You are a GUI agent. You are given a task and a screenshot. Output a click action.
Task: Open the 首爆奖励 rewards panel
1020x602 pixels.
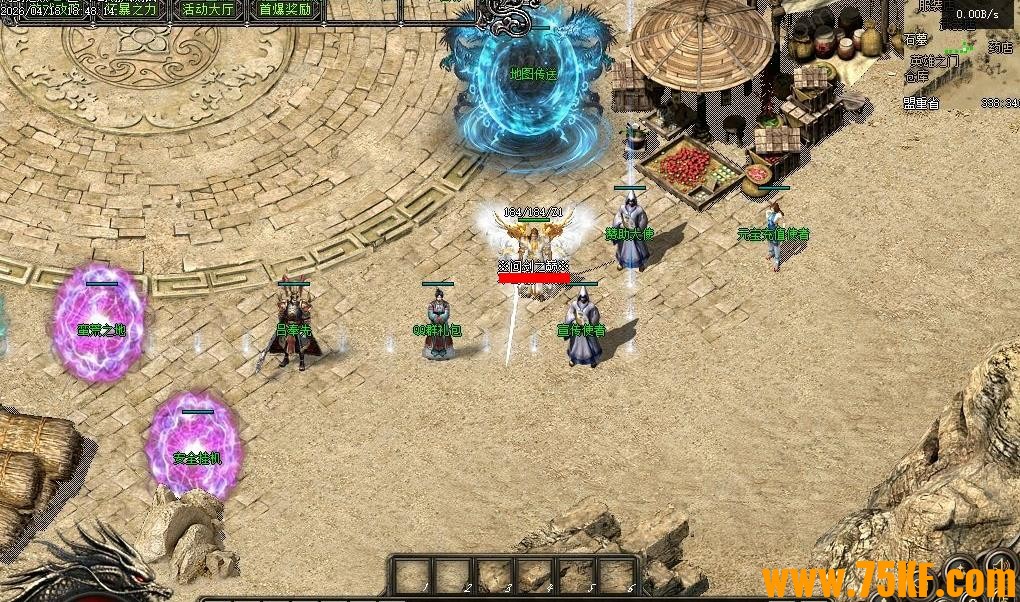[284, 10]
